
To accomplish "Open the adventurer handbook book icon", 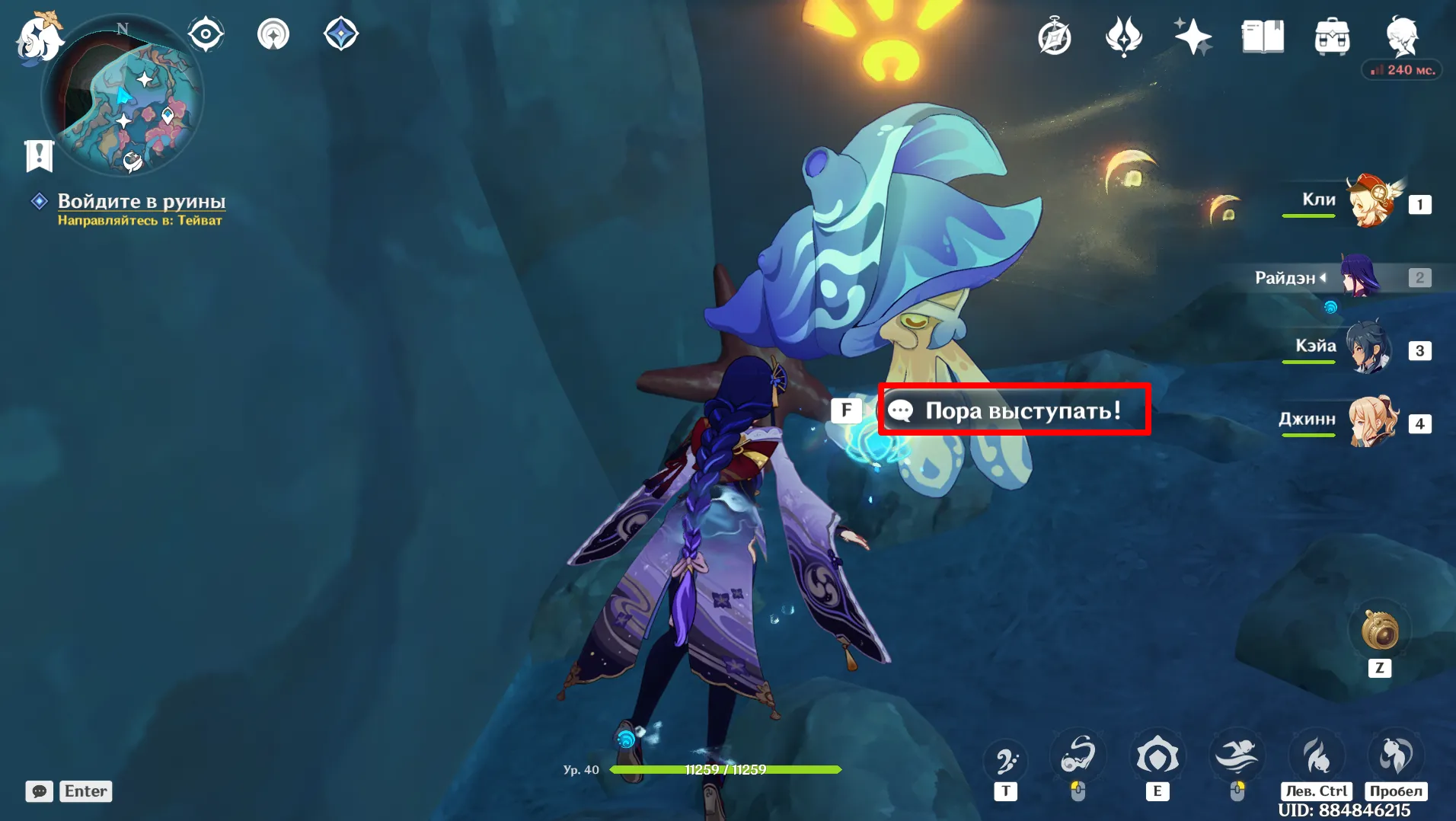I will pos(1263,37).
